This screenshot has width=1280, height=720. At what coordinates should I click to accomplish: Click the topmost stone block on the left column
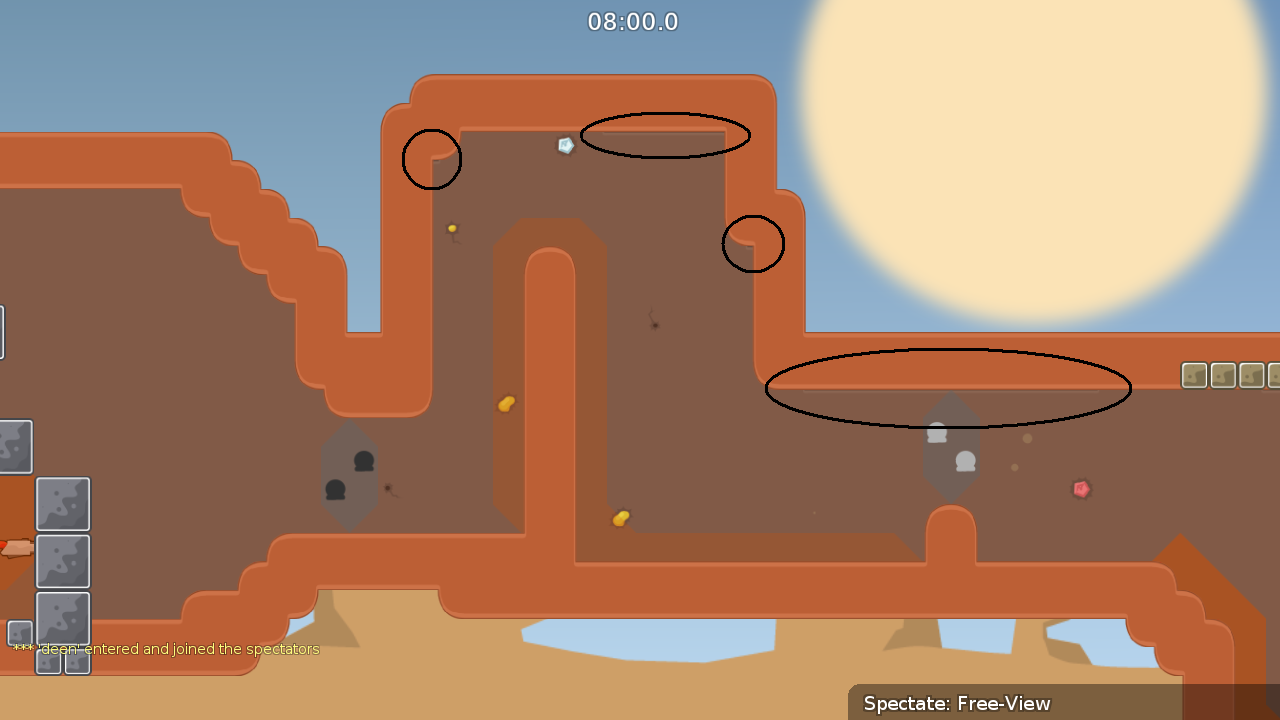[16, 445]
